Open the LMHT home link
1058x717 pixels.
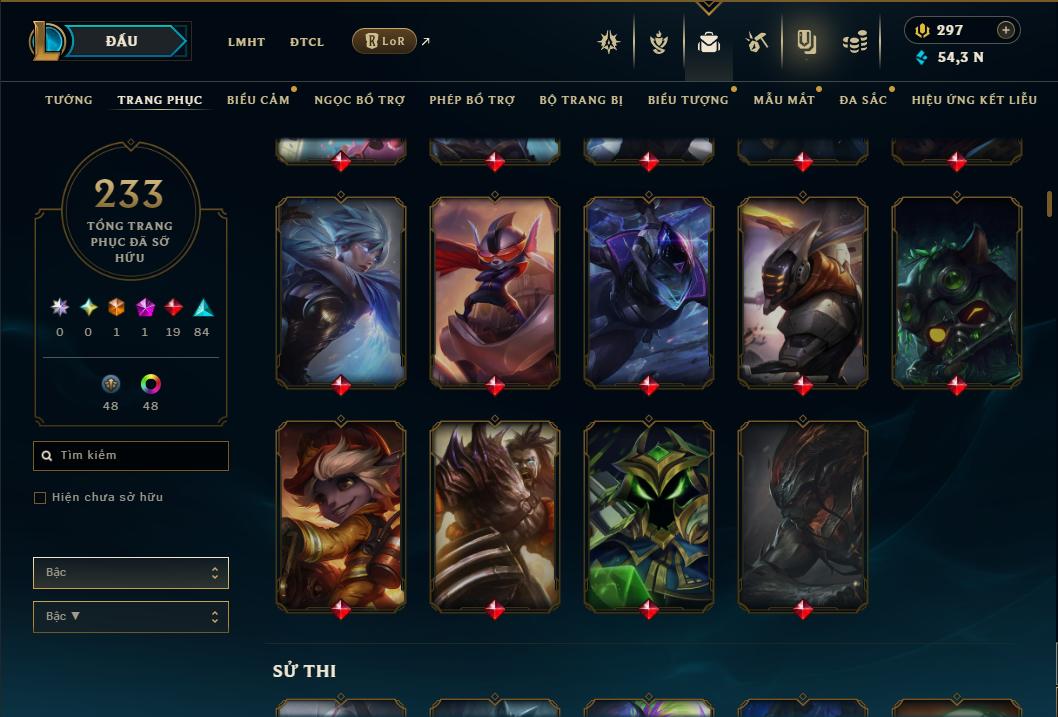(246, 42)
